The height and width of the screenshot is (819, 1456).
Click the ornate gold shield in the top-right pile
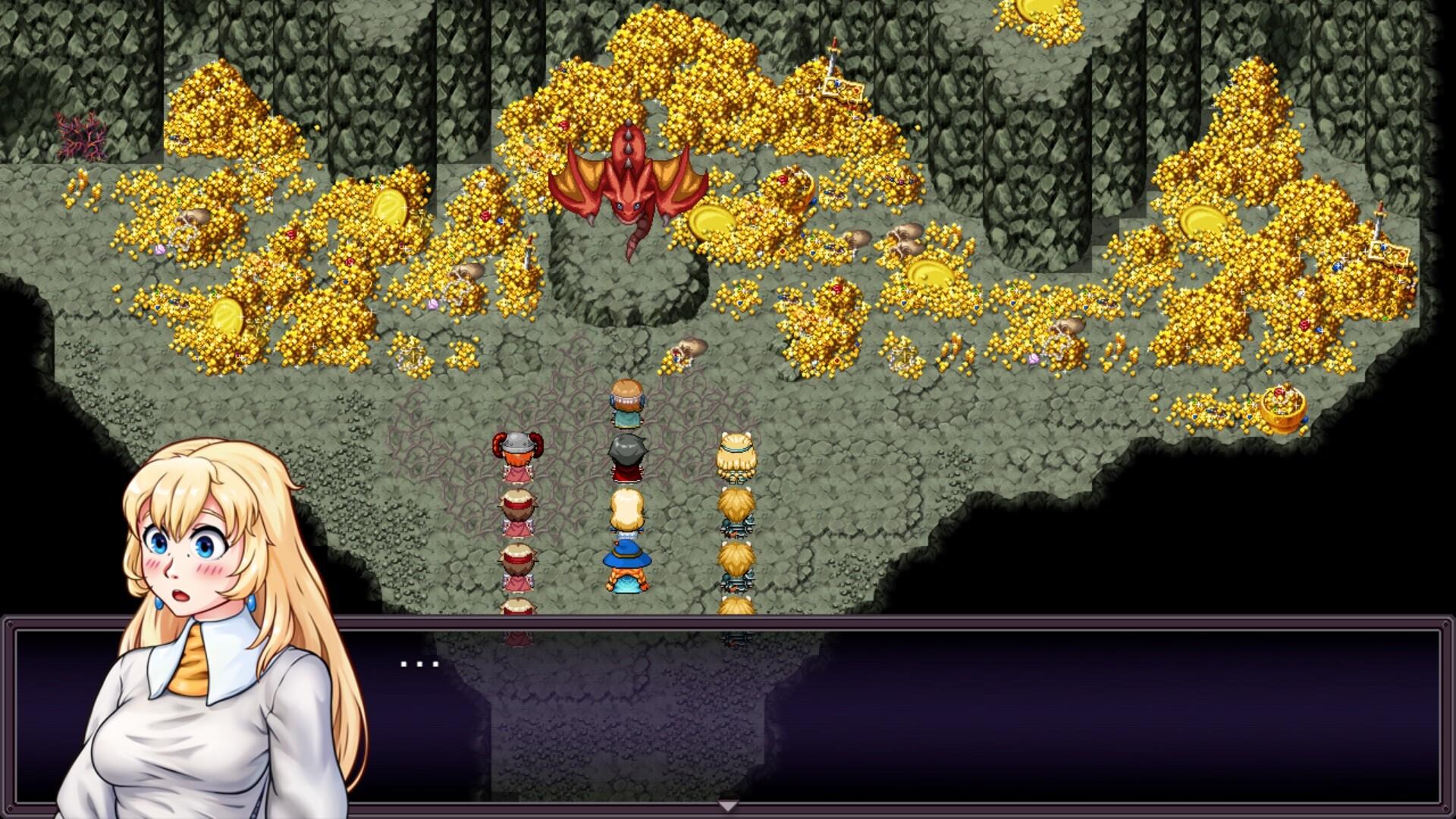tap(843, 87)
